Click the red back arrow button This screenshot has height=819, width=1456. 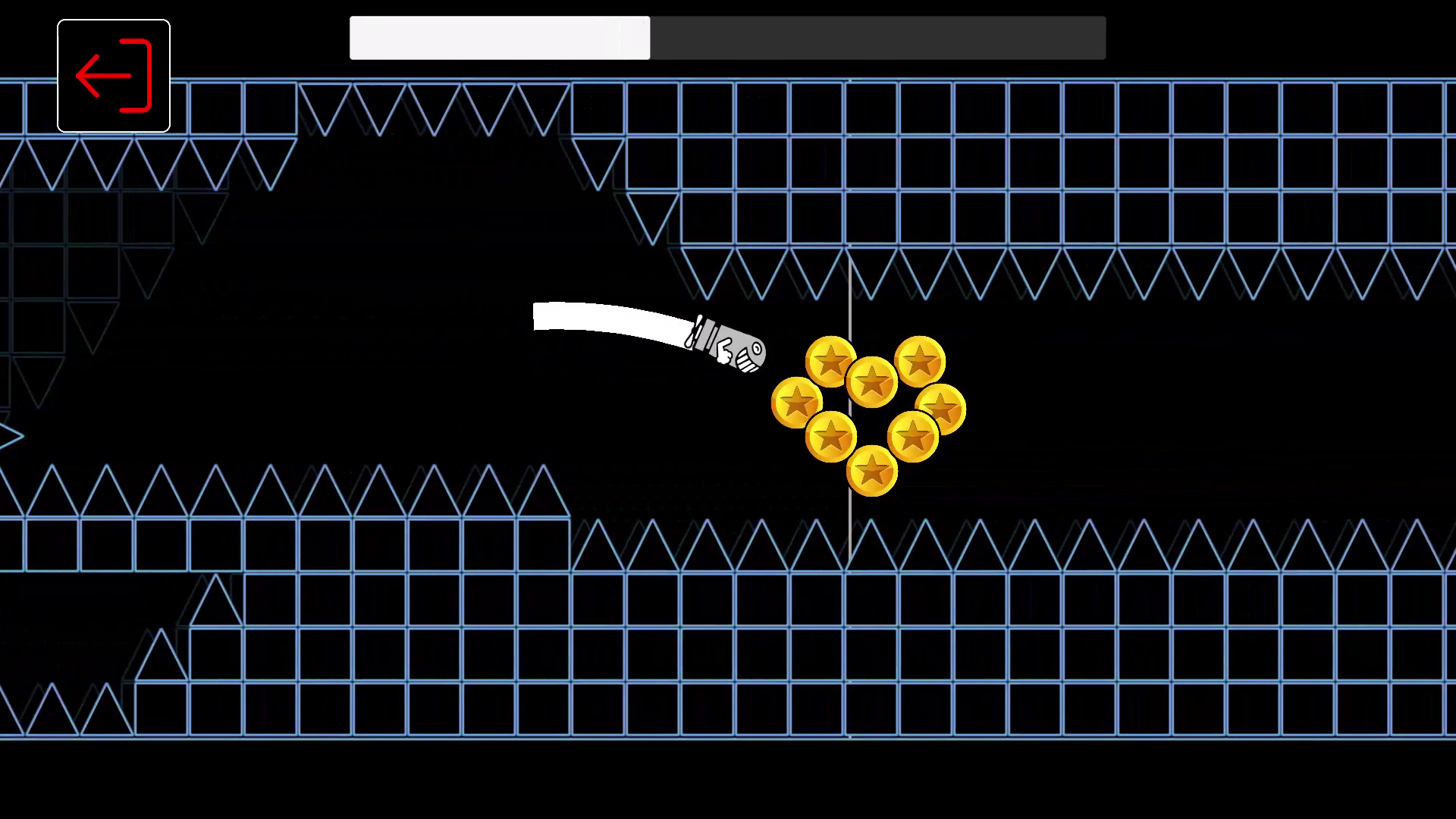[x=112, y=74]
